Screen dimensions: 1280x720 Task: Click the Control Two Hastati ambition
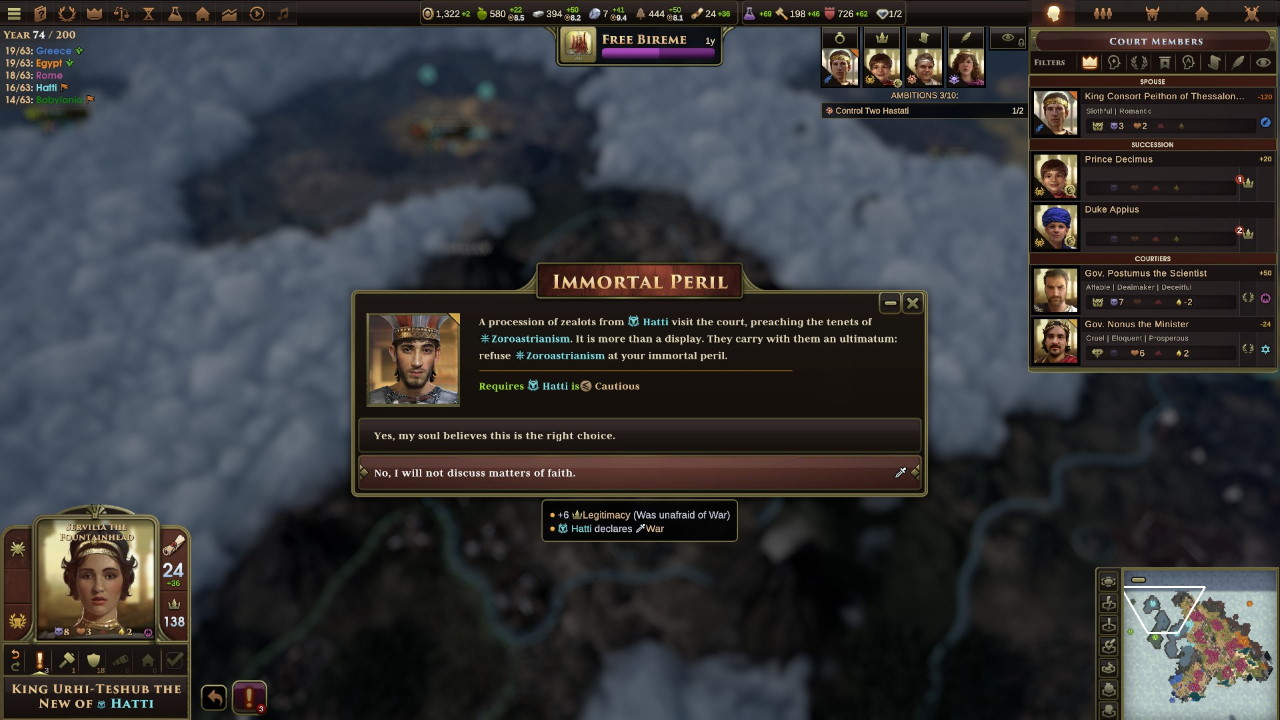(922, 111)
